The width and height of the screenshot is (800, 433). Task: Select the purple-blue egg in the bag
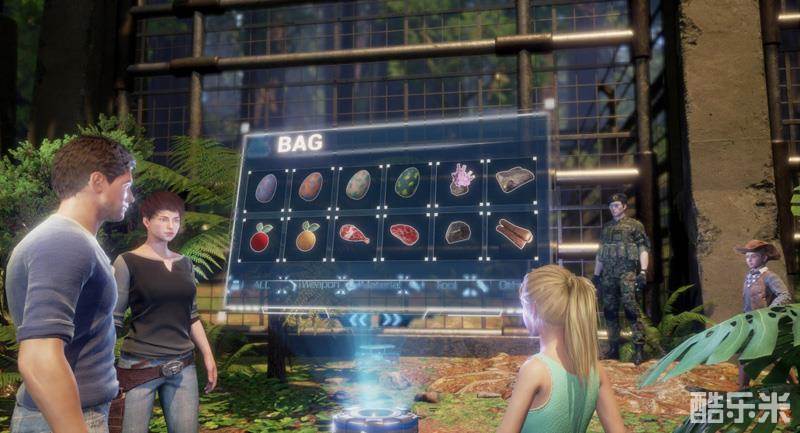click(266, 187)
